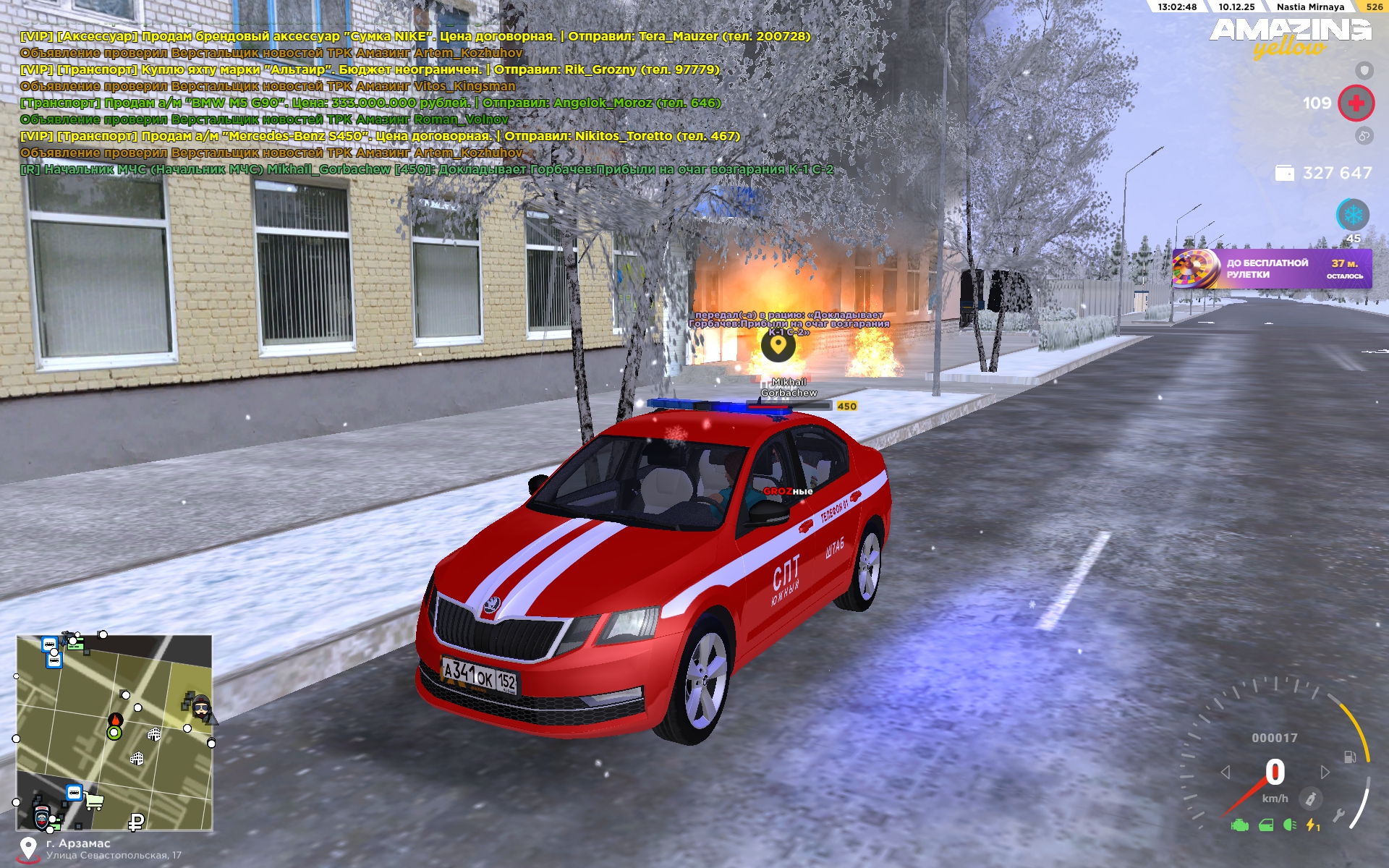Click the nitro bottle icon on speedometer

point(1310,799)
